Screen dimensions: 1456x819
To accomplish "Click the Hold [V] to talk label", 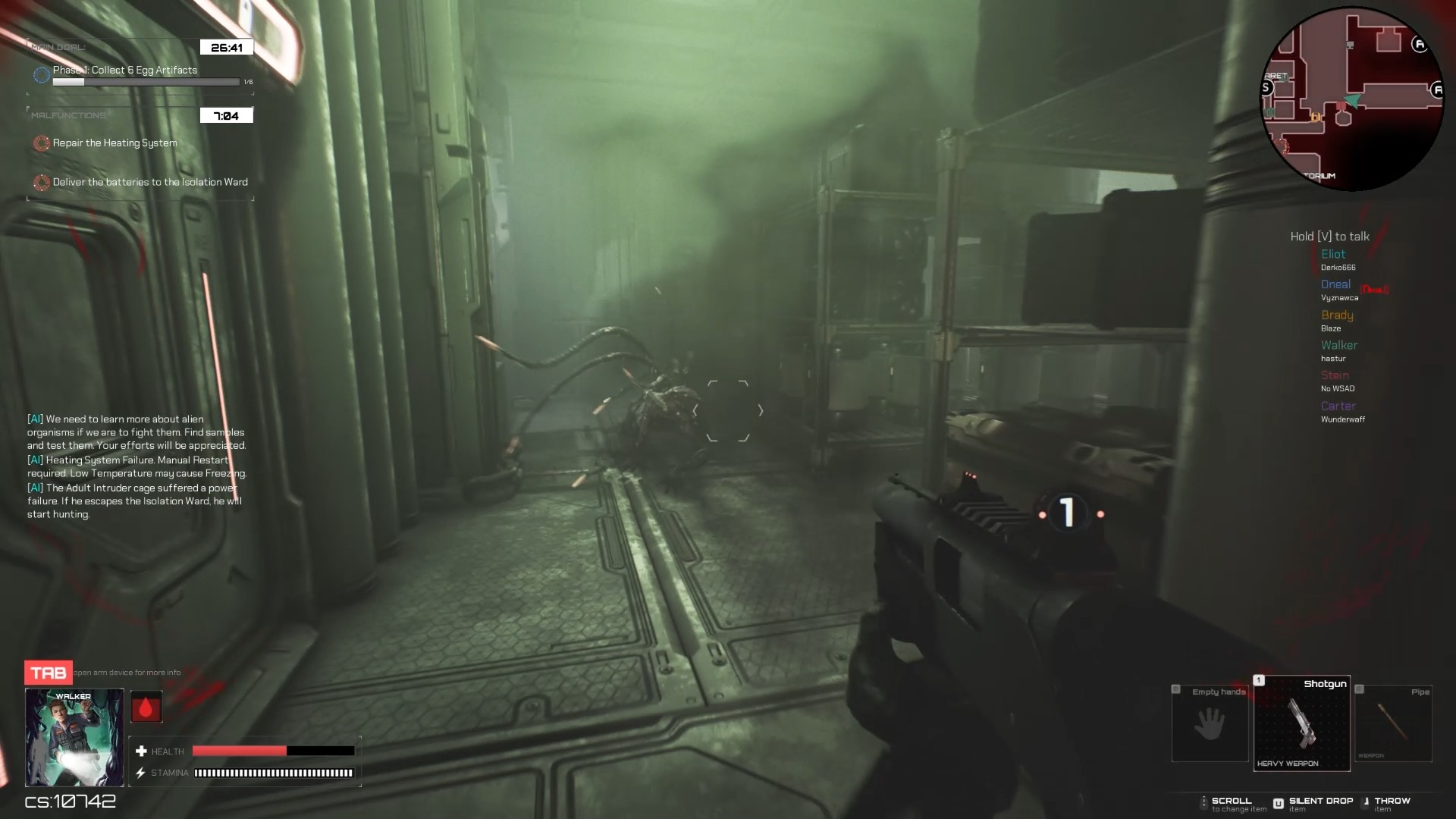I will [1329, 236].
